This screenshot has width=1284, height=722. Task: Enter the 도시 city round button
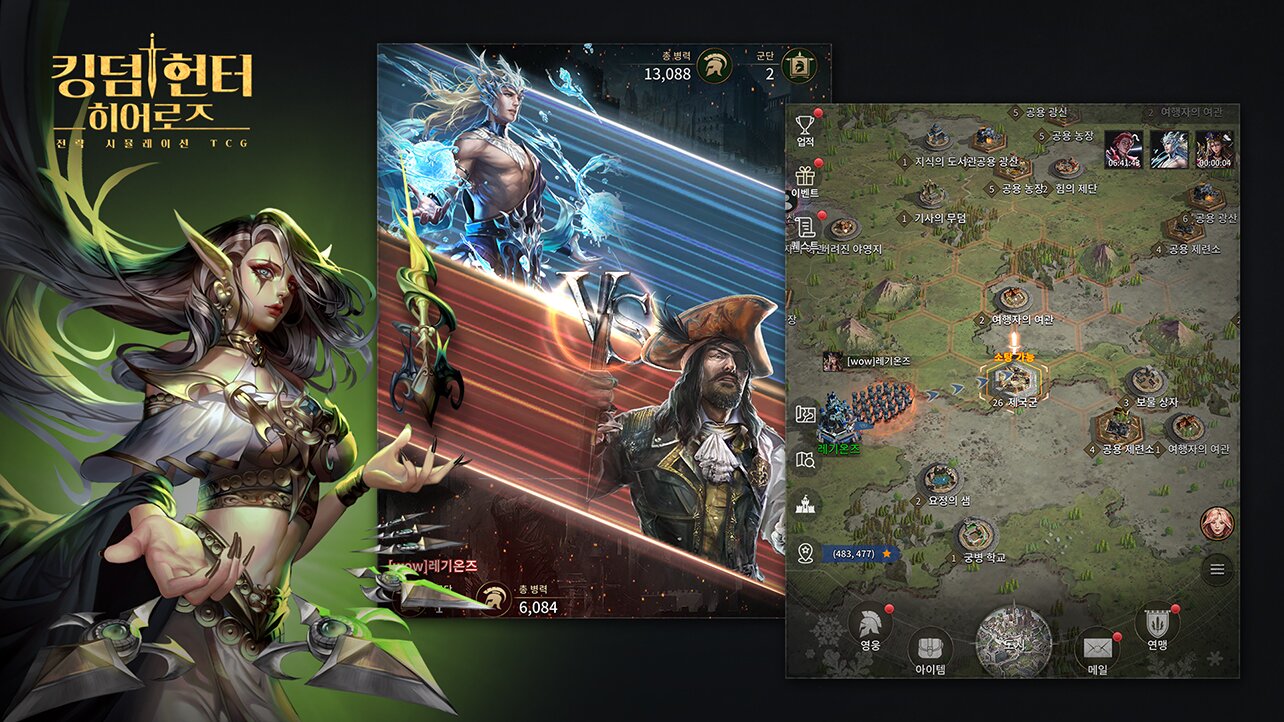click(x=1013, y=641)
